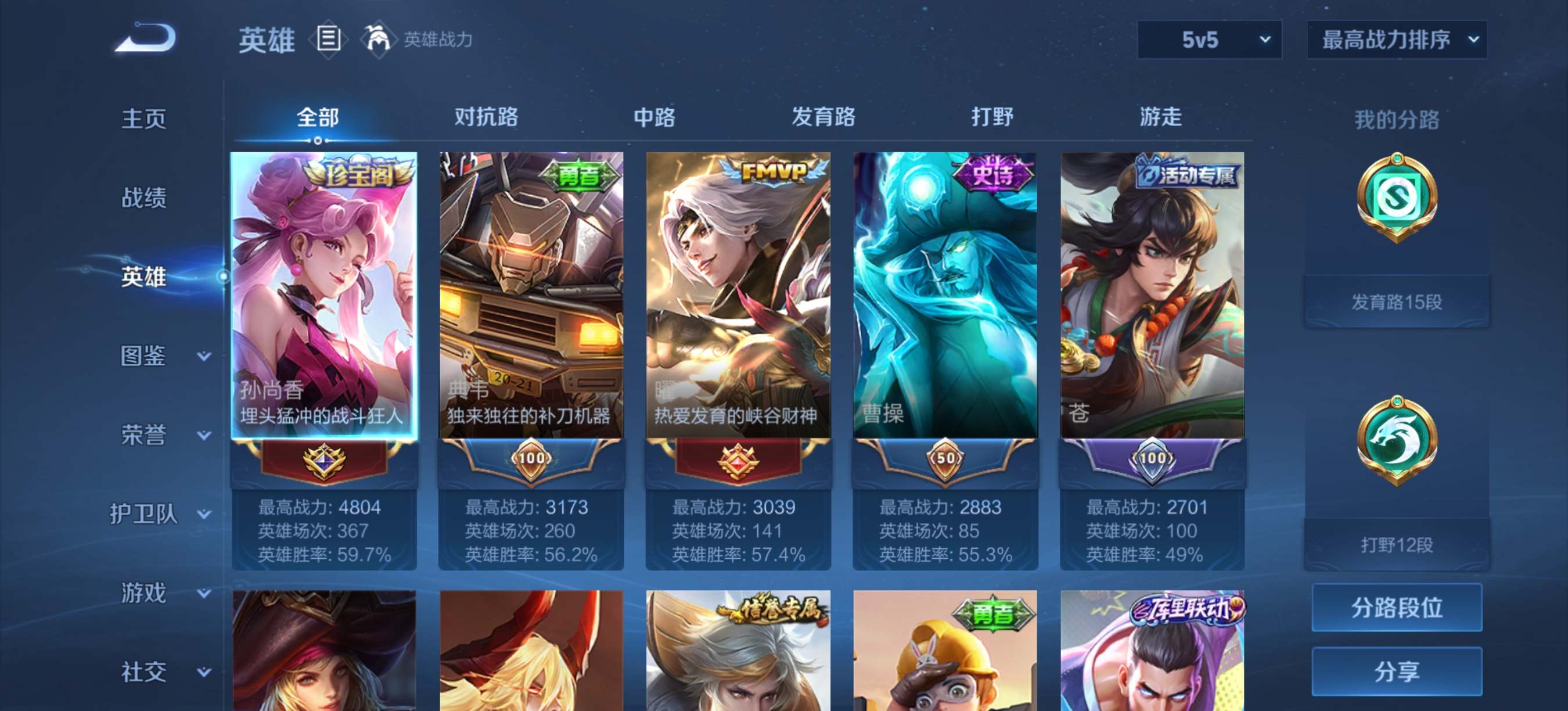Click the 100 proficiency badge under 典韦
Viewport: 1568px width, 711px height.
coord(531,461)
